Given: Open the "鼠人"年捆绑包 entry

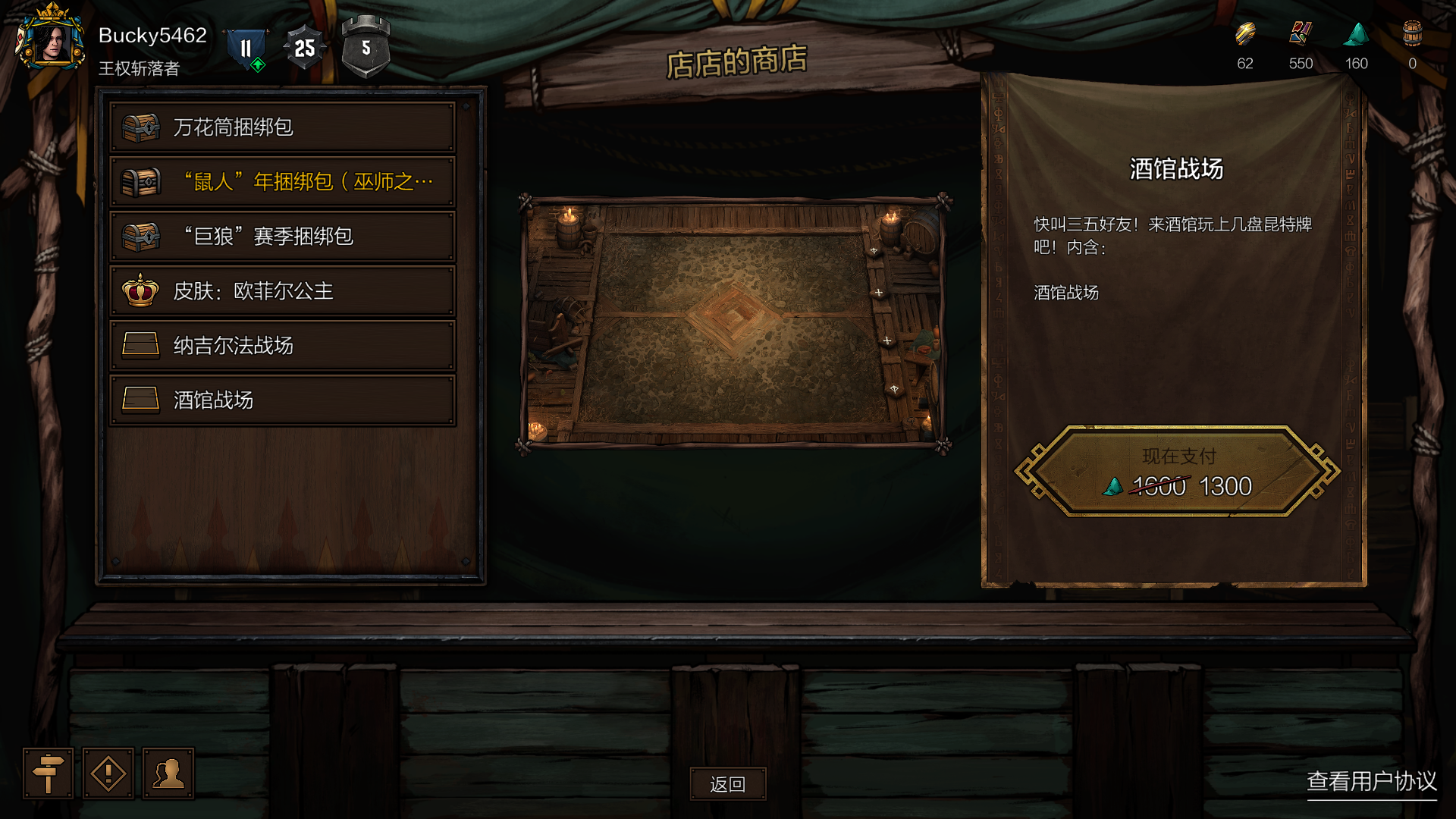Looking at the screenshot, I should 282,182.
